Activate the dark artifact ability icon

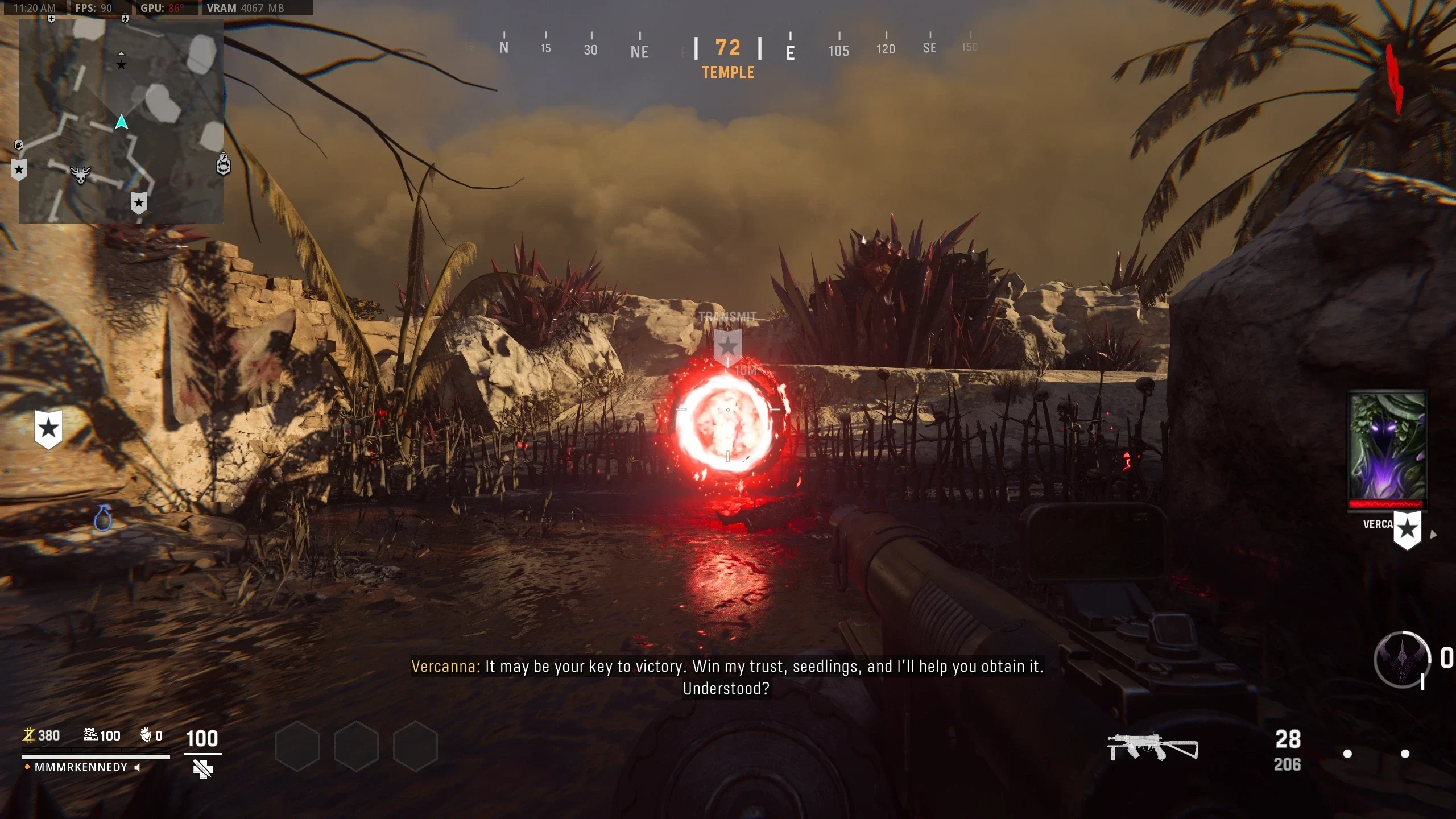point(1401,660)
